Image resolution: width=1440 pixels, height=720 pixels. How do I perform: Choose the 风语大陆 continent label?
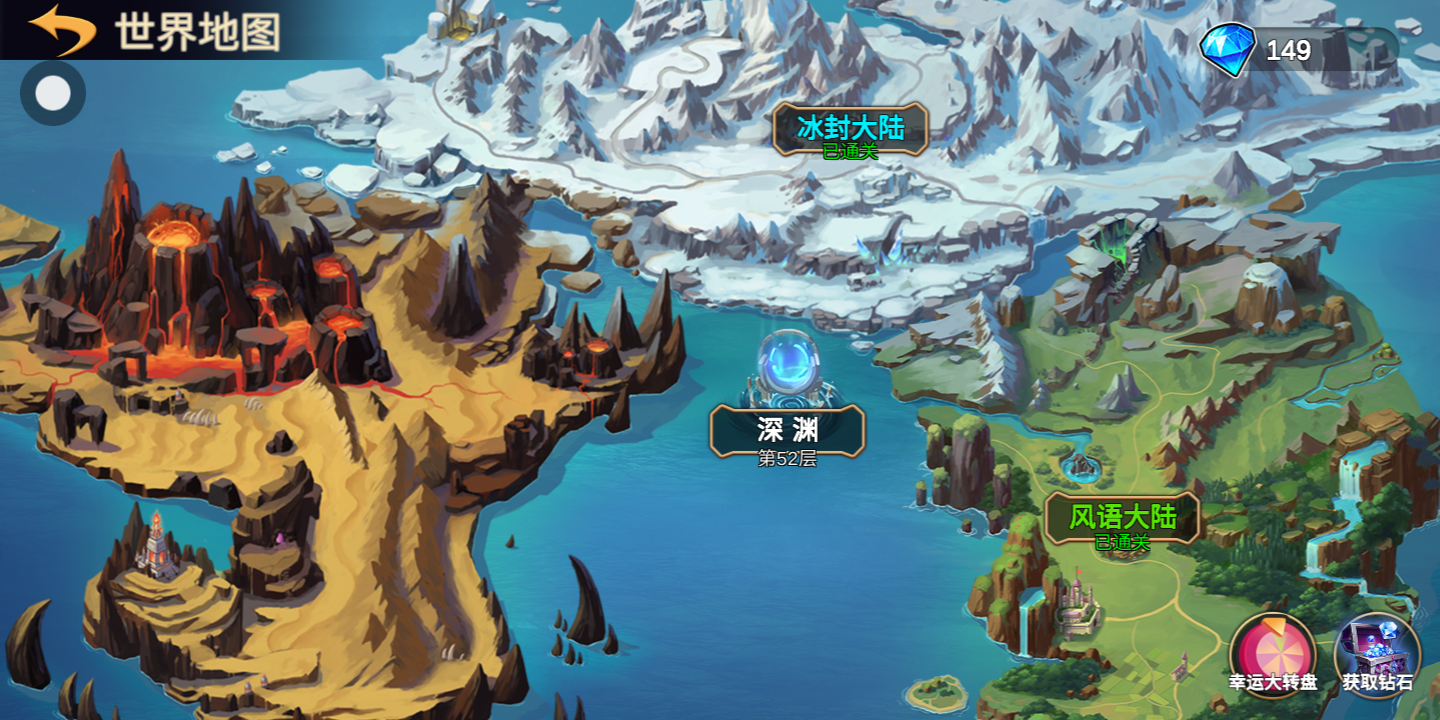(x=1122, y=518)
